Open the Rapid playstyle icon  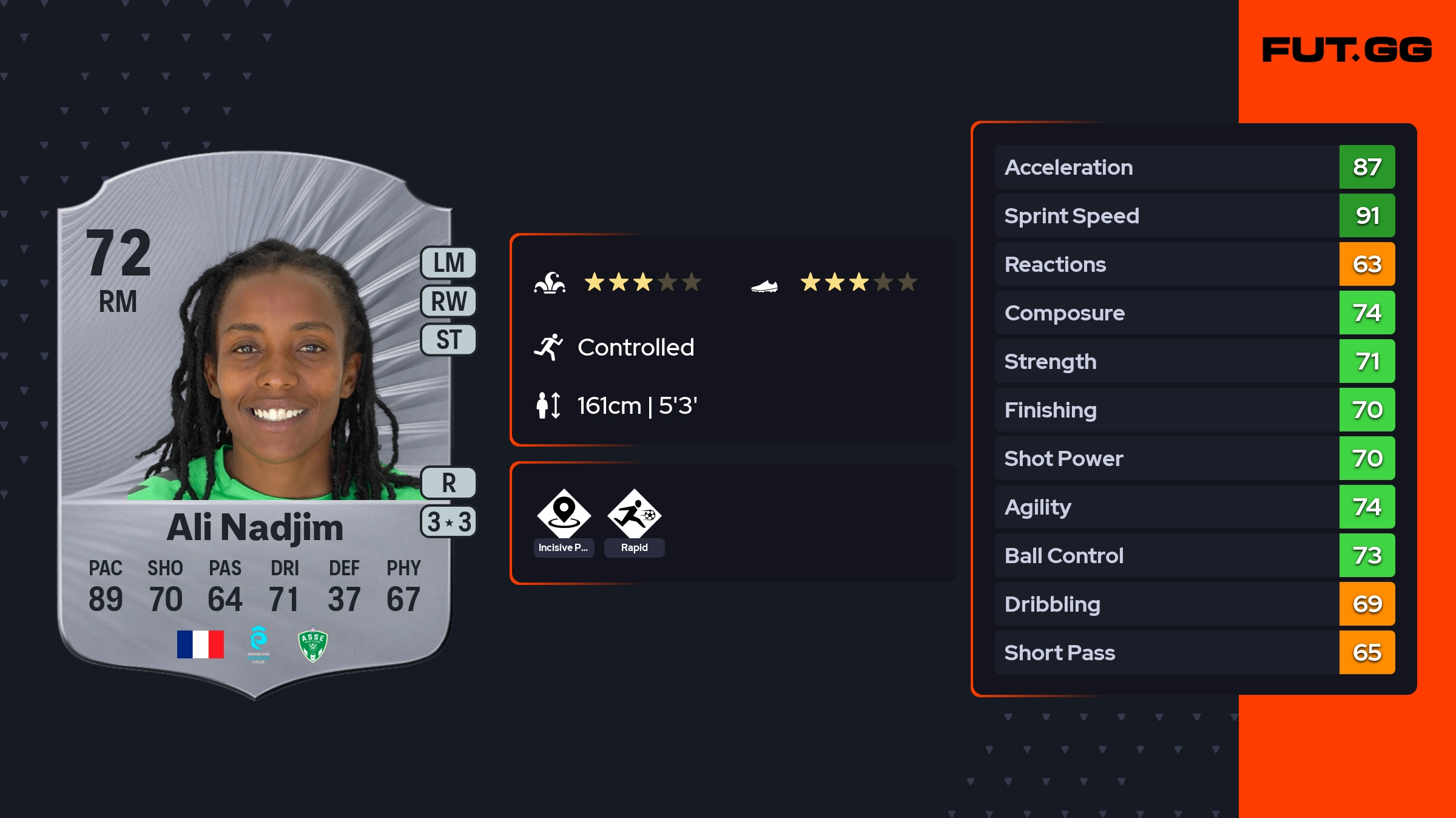(x=634, y=514)
